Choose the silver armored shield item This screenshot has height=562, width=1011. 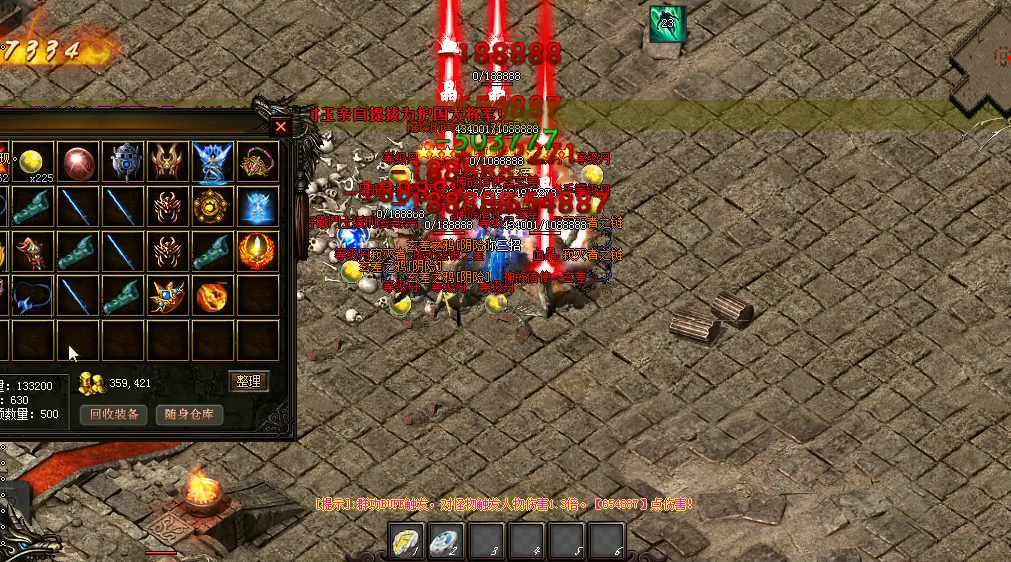click(124, 162)
